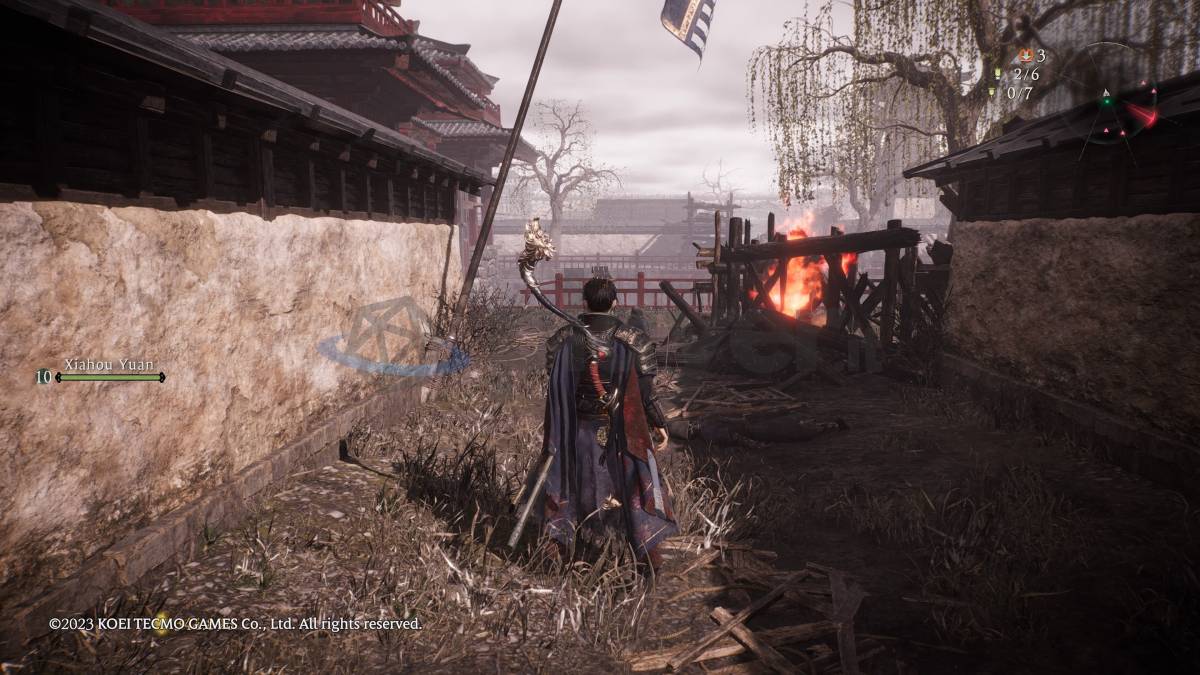Click the circular radar minimap

(1107, 99)
